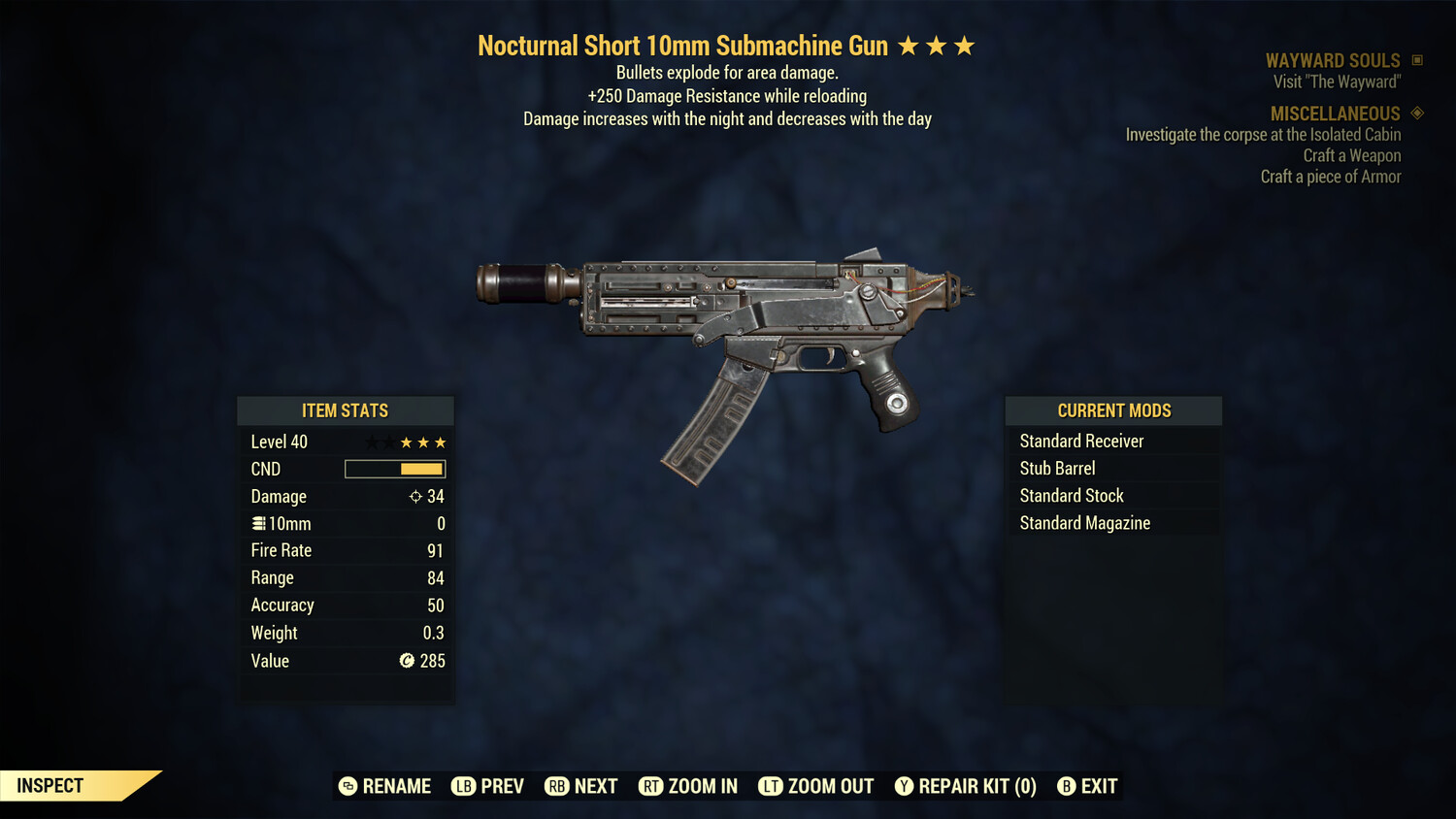Image resolution: width=1456 pixels, height=819 pixels.
Task: Expand the Item Stats panel header
Action: point(346,410)
